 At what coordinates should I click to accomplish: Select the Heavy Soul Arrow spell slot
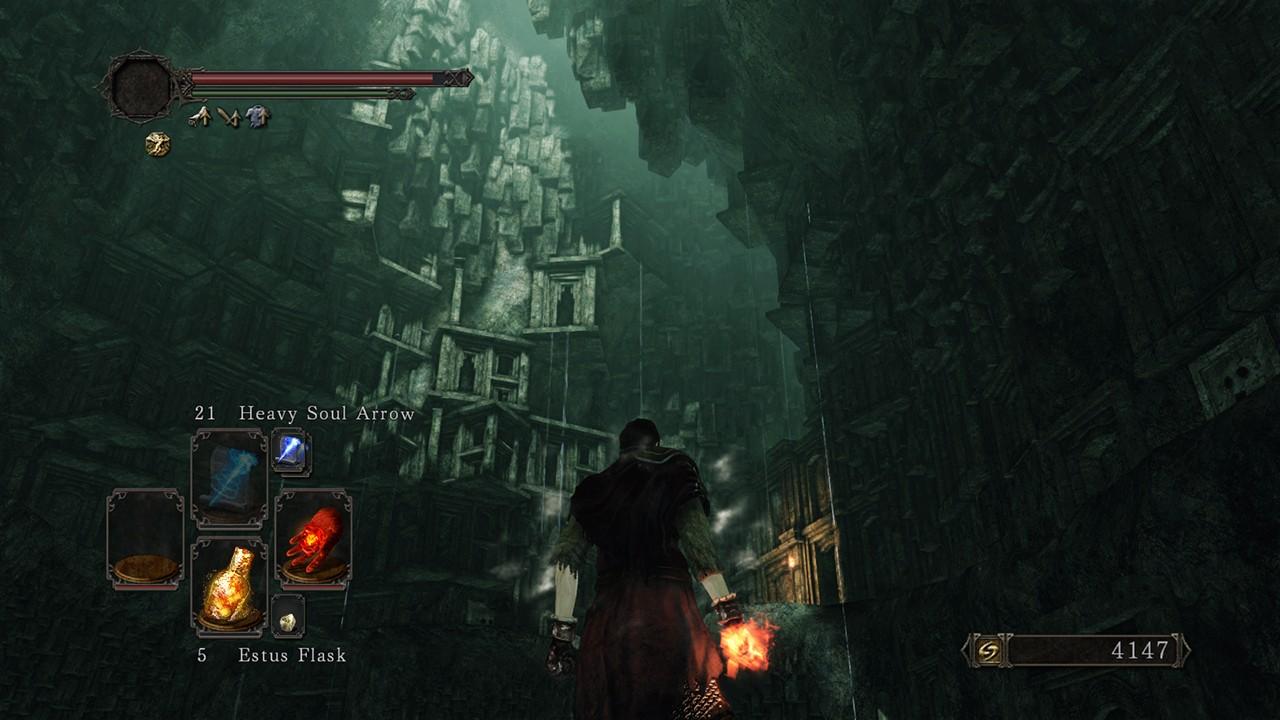(x=229, y=478)
